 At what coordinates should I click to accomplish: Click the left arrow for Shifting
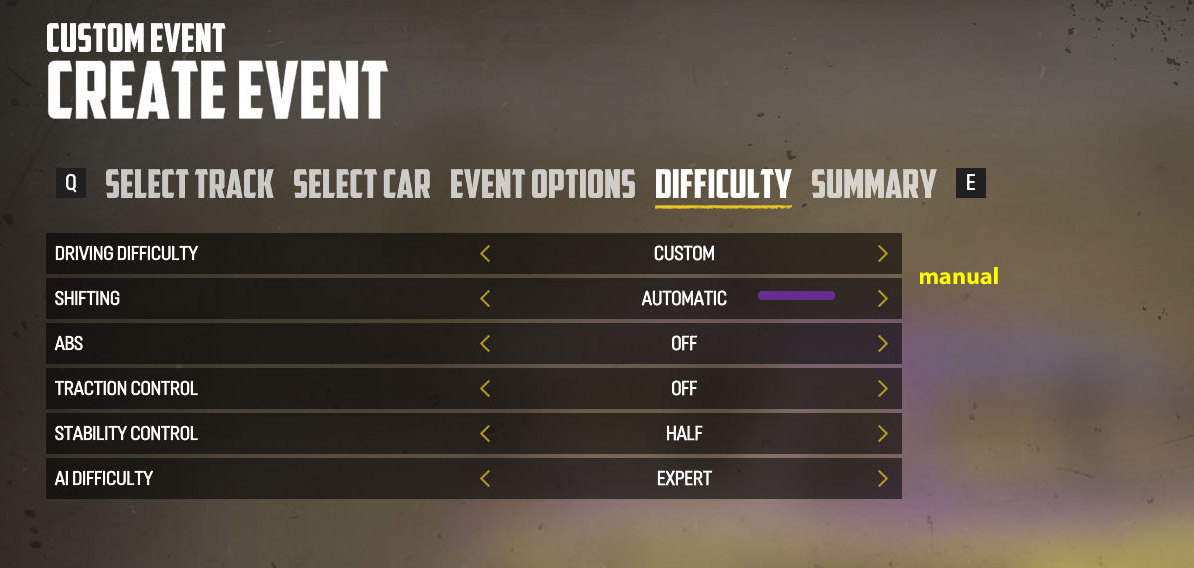[x=485, y=299]
